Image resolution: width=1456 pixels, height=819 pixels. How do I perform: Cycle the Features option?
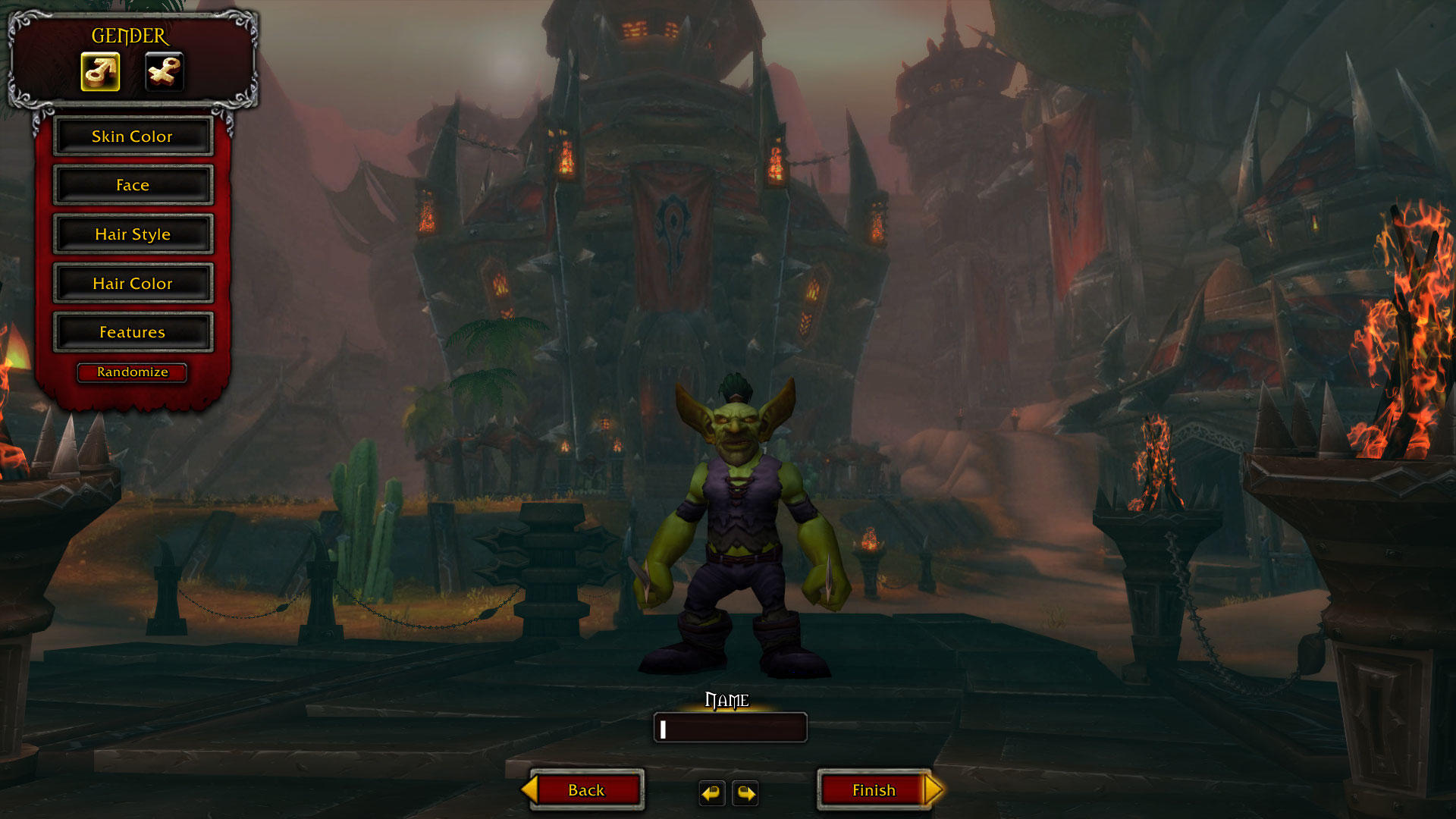point(133,332)
